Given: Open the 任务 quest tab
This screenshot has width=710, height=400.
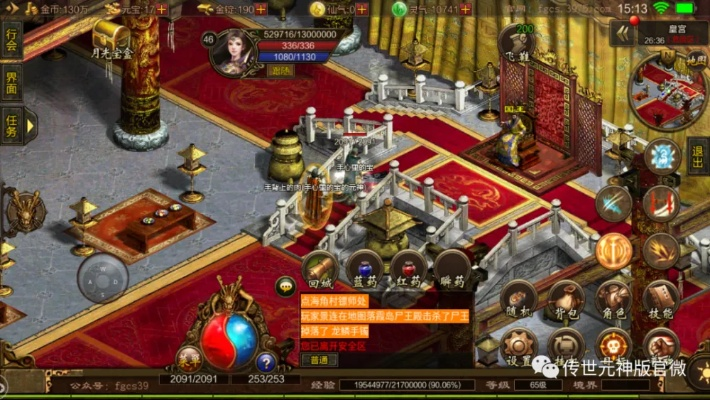Looking at the screenshot, I should pos(12,126).
